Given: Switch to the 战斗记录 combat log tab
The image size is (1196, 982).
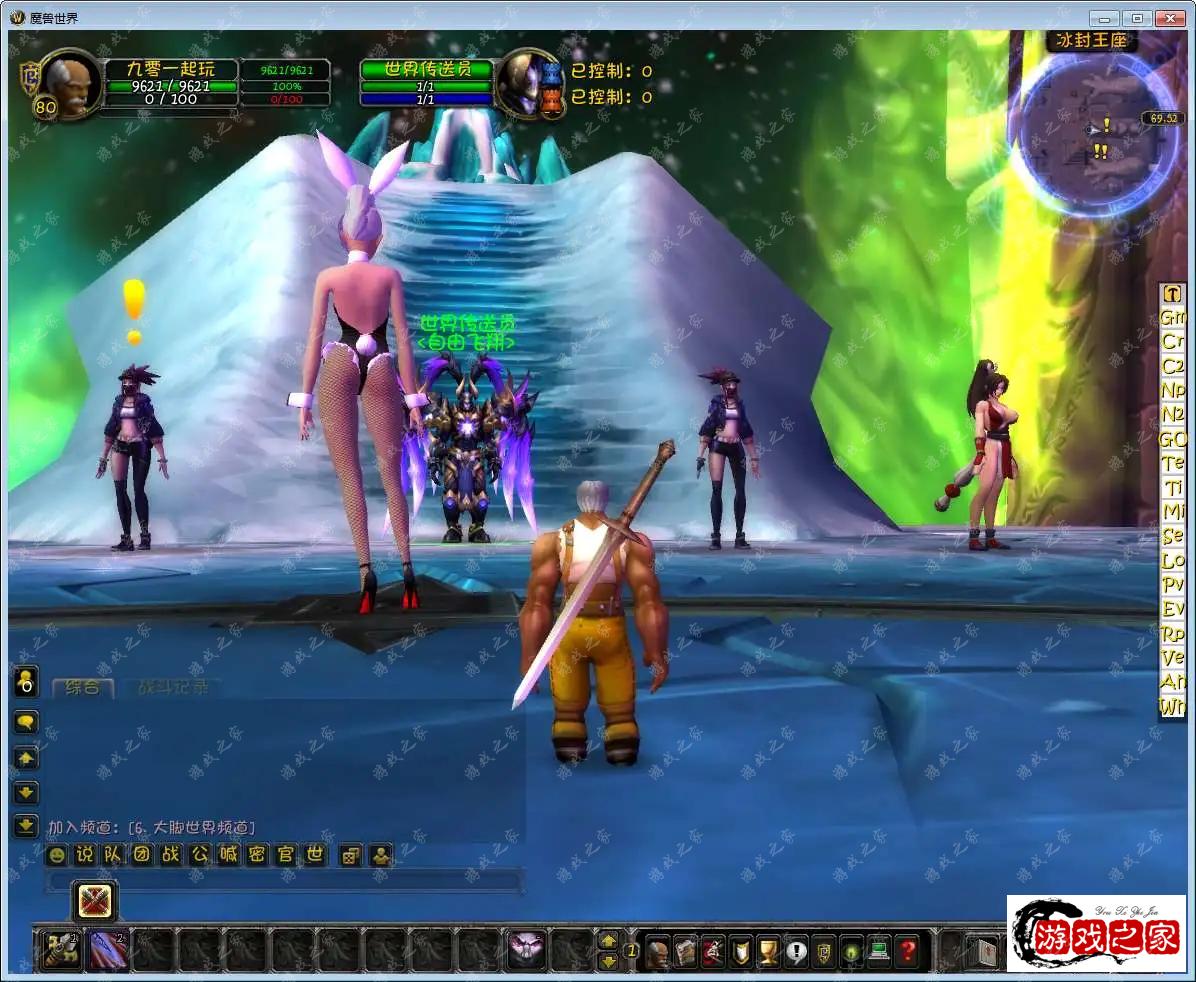Looking at the screenshot, I should pyautogui.click(x=173, y=688).
